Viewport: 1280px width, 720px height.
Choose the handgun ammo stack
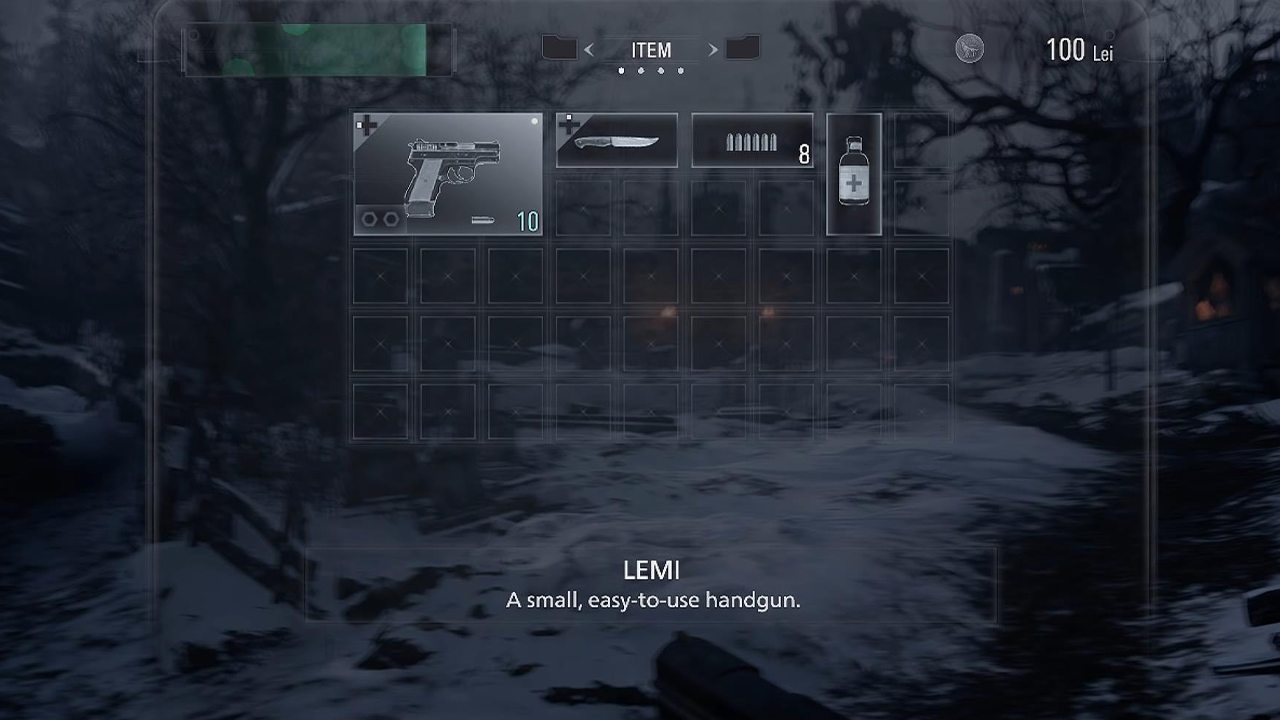click(x=752, y=140)
